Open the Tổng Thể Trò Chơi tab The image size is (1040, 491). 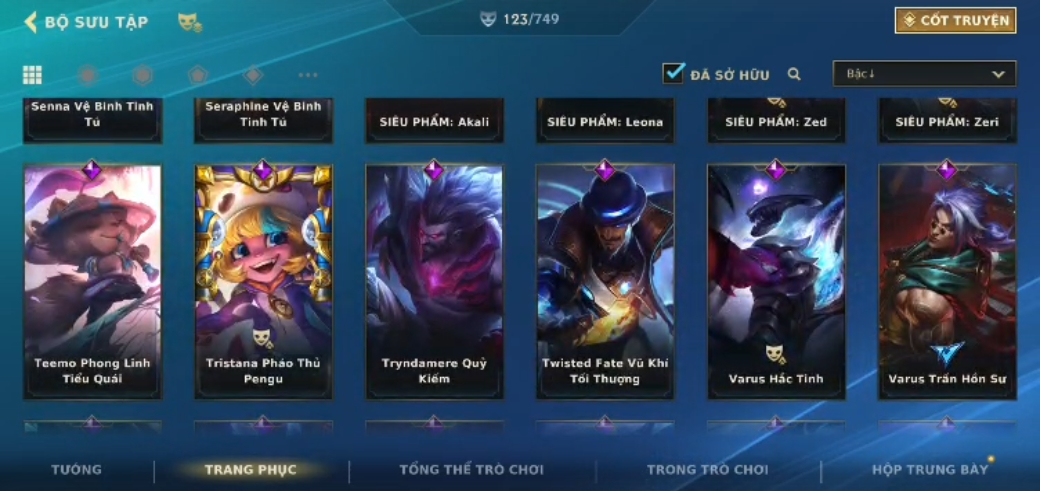coord(471,470)
